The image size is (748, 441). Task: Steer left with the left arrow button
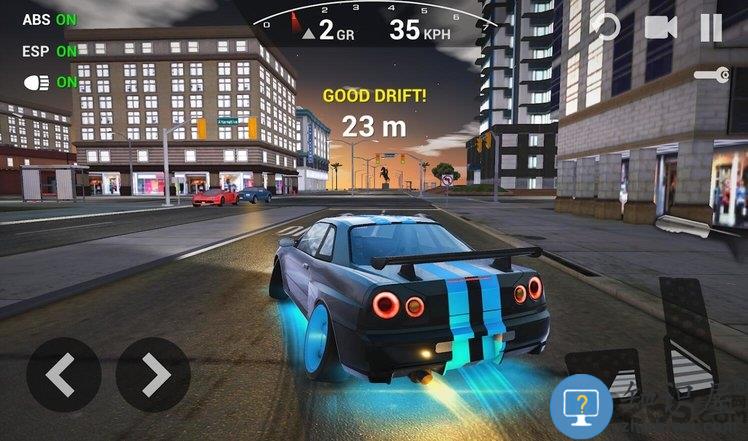pyautogui.click(x=63, y=375)
